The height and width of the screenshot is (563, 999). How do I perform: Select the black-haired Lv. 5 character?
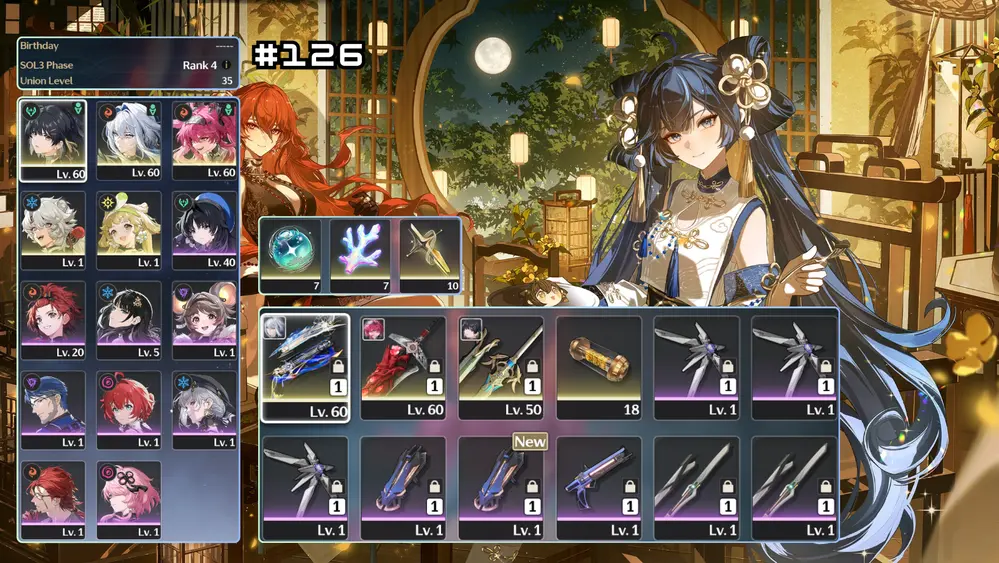pyautogui.click(x=129, y=320)
